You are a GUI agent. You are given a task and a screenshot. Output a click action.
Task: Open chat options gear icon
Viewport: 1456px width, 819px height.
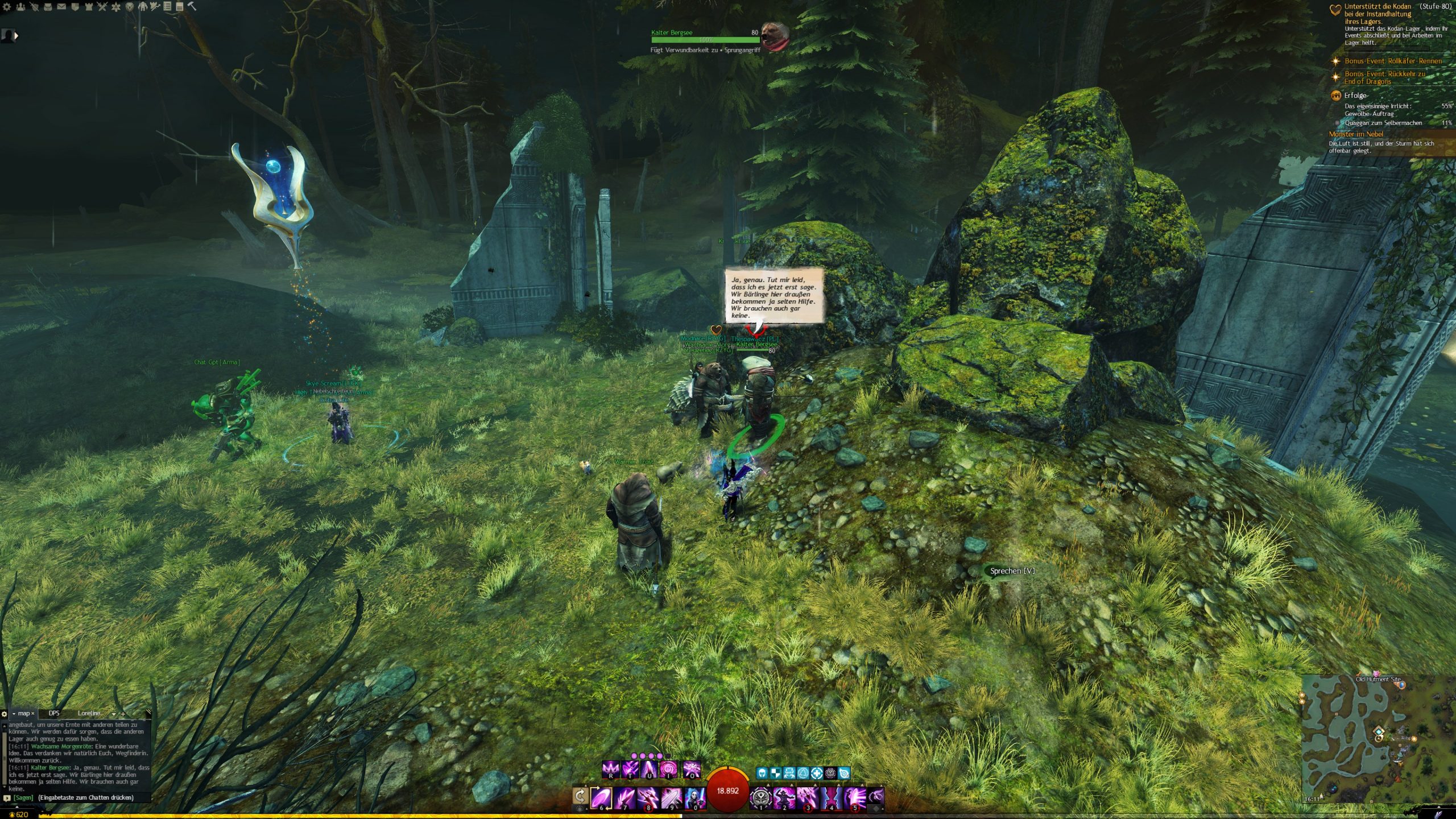coord(5,714)
